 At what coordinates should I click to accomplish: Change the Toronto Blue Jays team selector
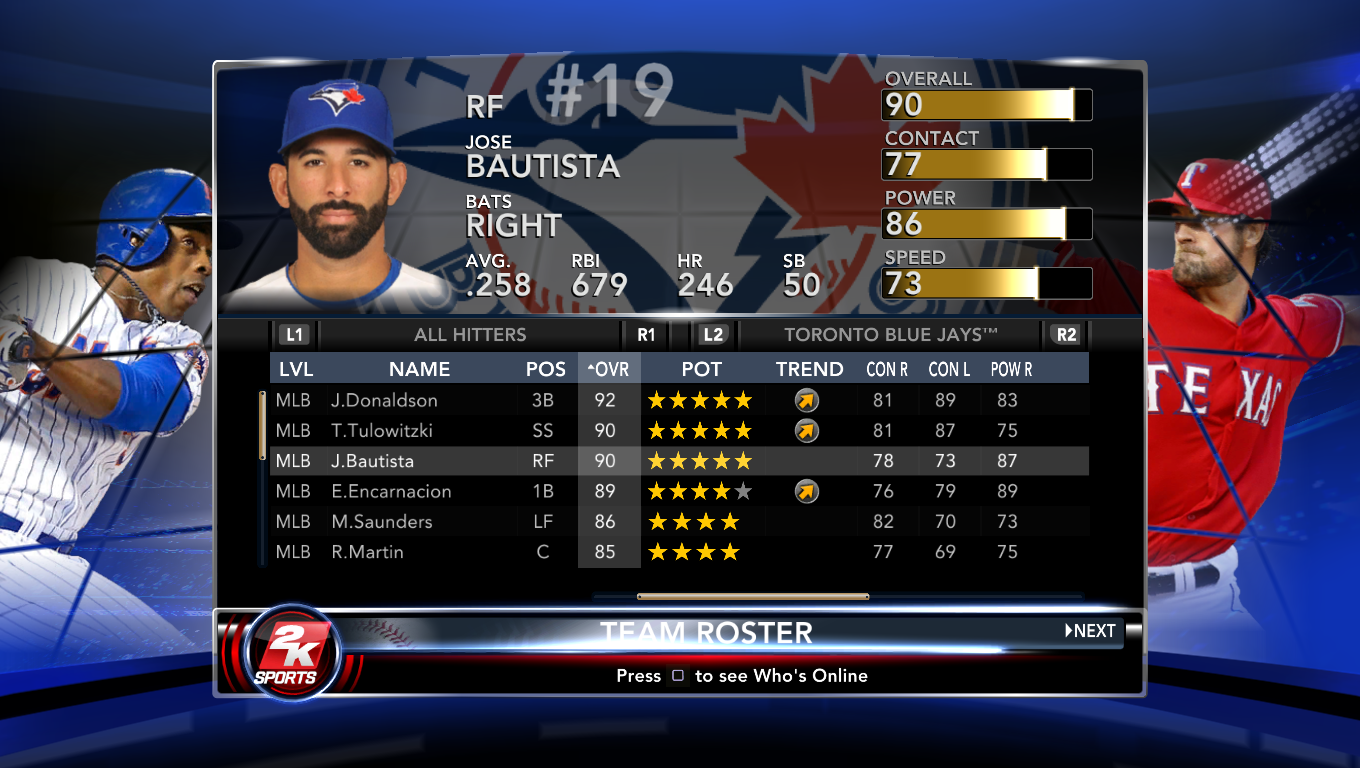pyautogui.click(x=891, y=335)
